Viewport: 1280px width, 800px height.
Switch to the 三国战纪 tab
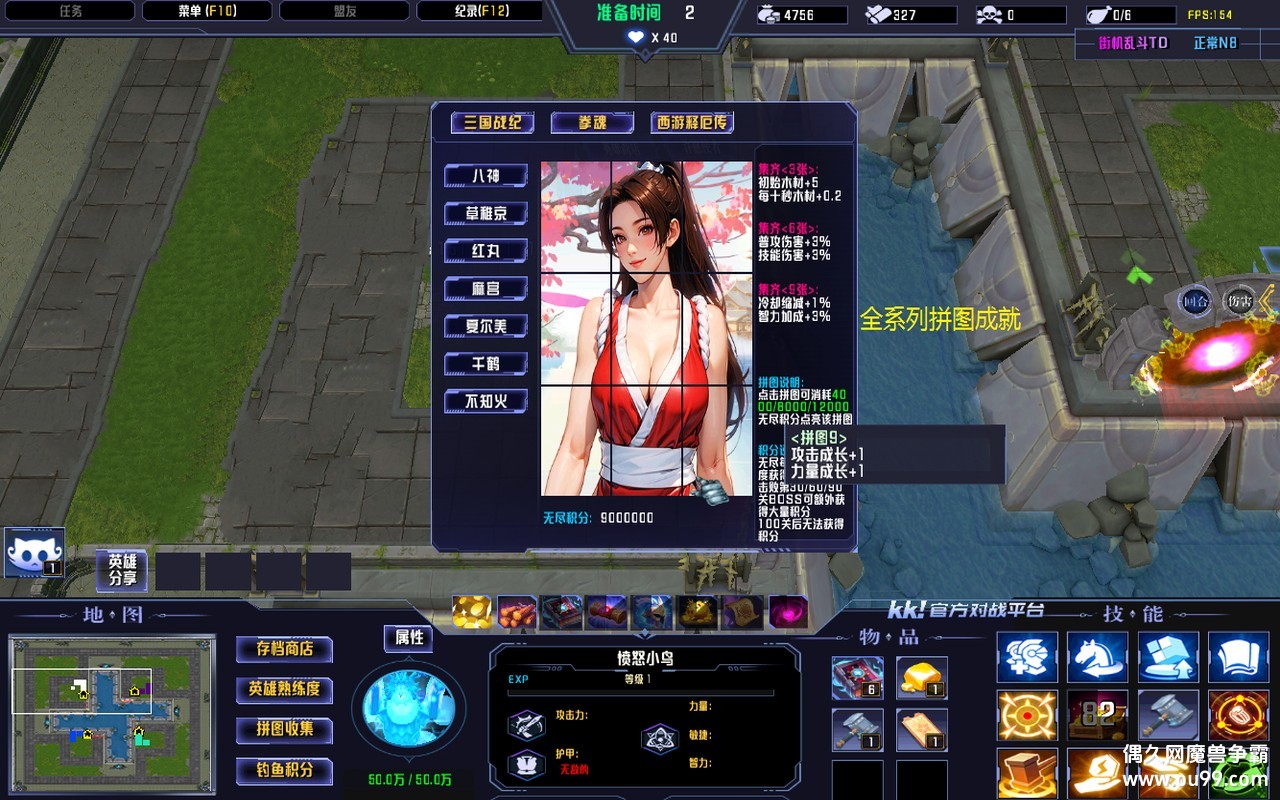coord(492,123)
